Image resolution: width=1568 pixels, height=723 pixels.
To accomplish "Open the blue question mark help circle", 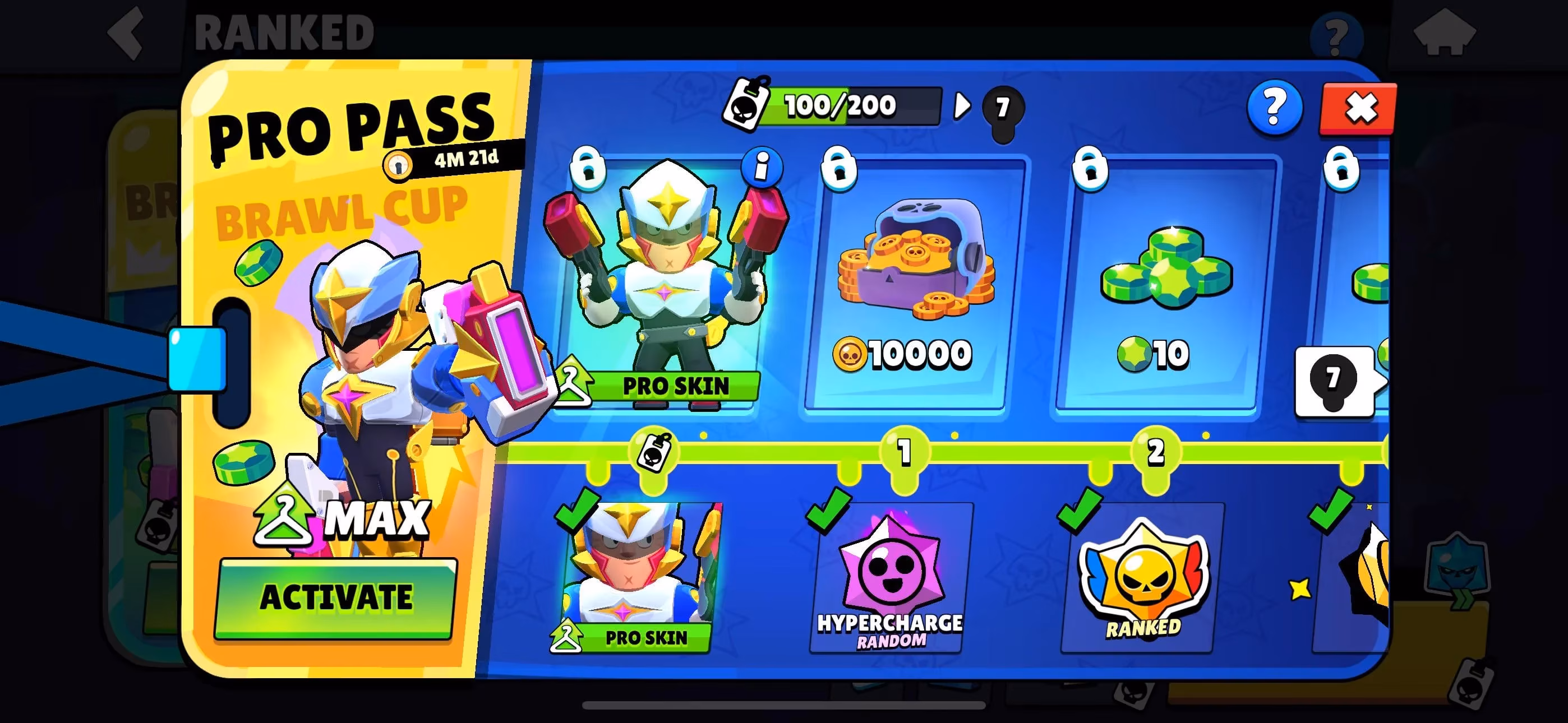I will (x=1274, y=108).
